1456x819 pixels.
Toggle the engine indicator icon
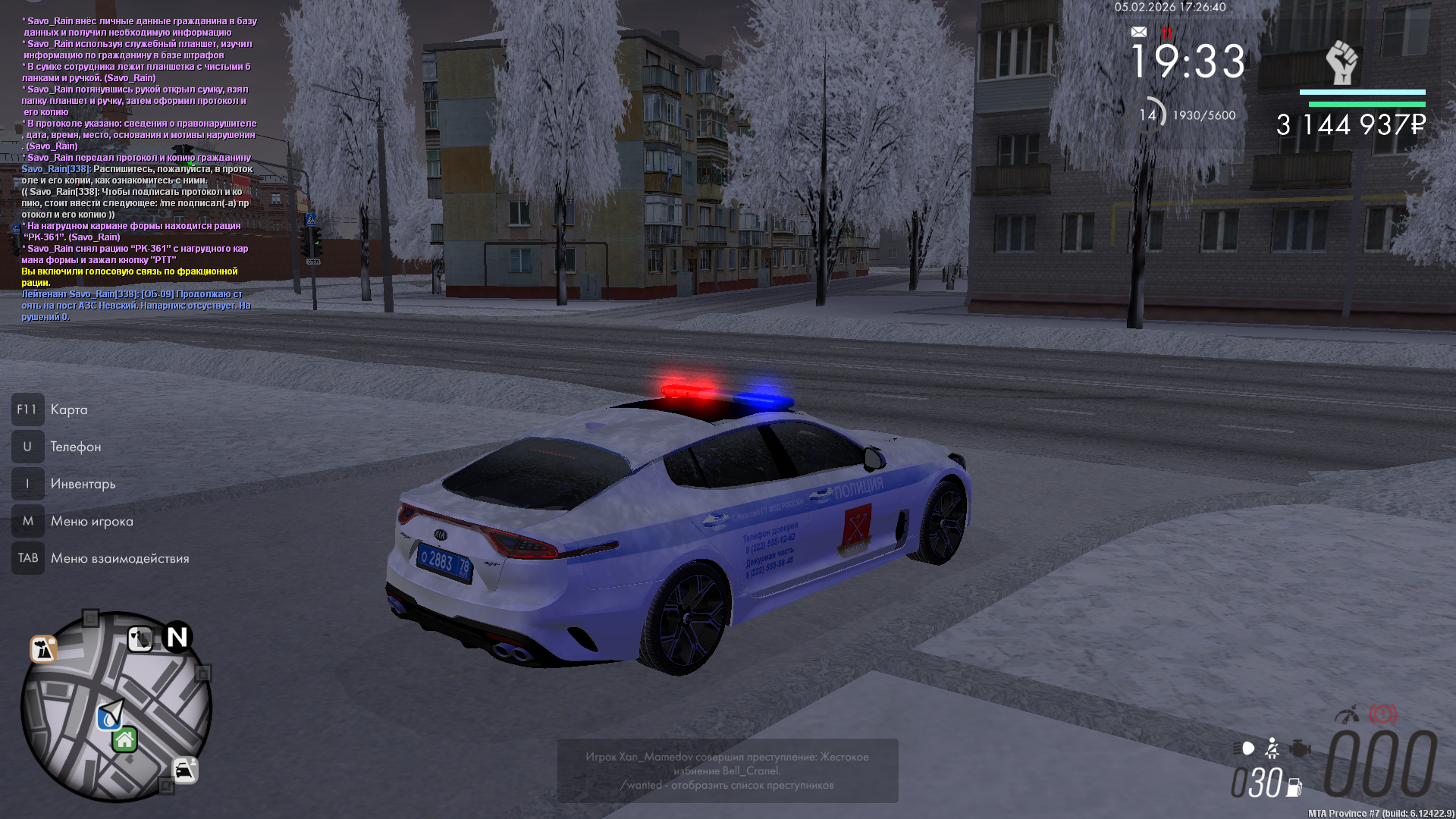click(x=1300, y=749)
